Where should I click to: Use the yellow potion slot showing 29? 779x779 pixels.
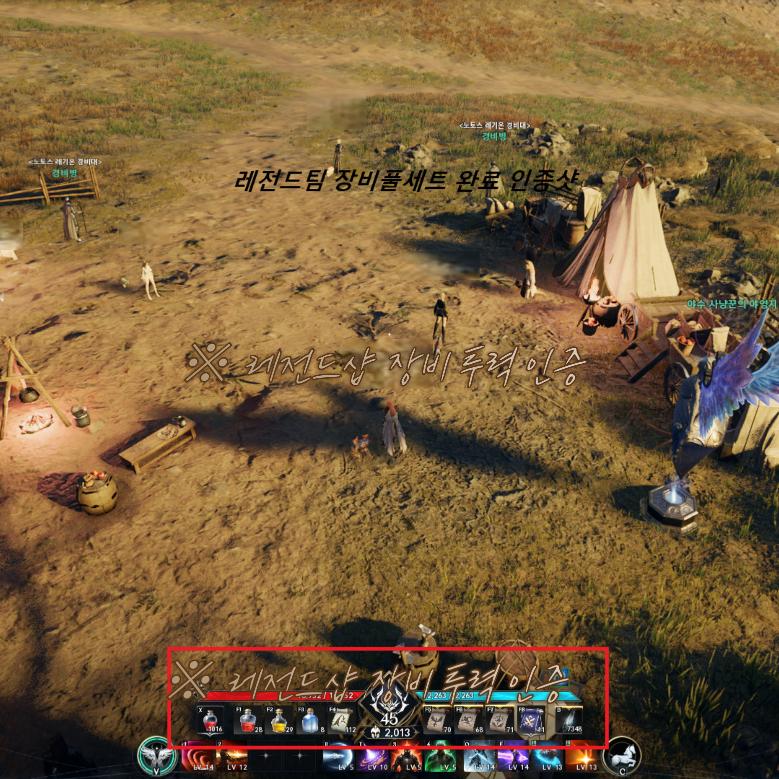point(278,721)
